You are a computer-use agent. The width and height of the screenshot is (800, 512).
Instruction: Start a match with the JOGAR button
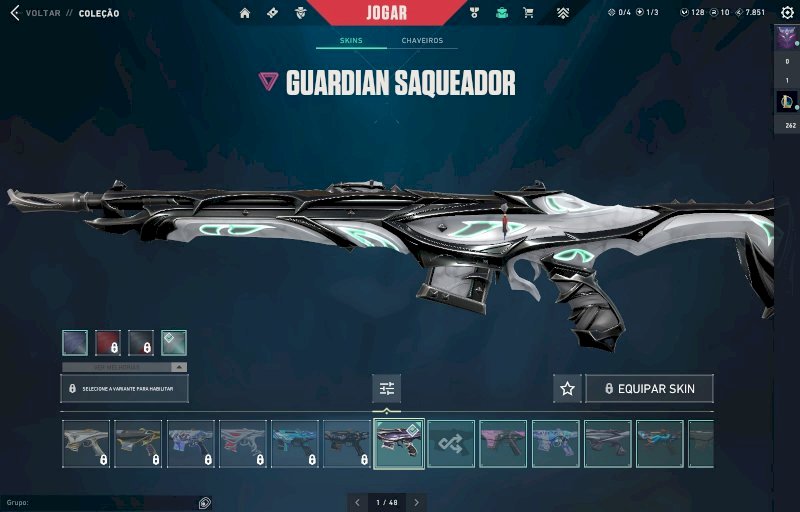pos(387,13)
